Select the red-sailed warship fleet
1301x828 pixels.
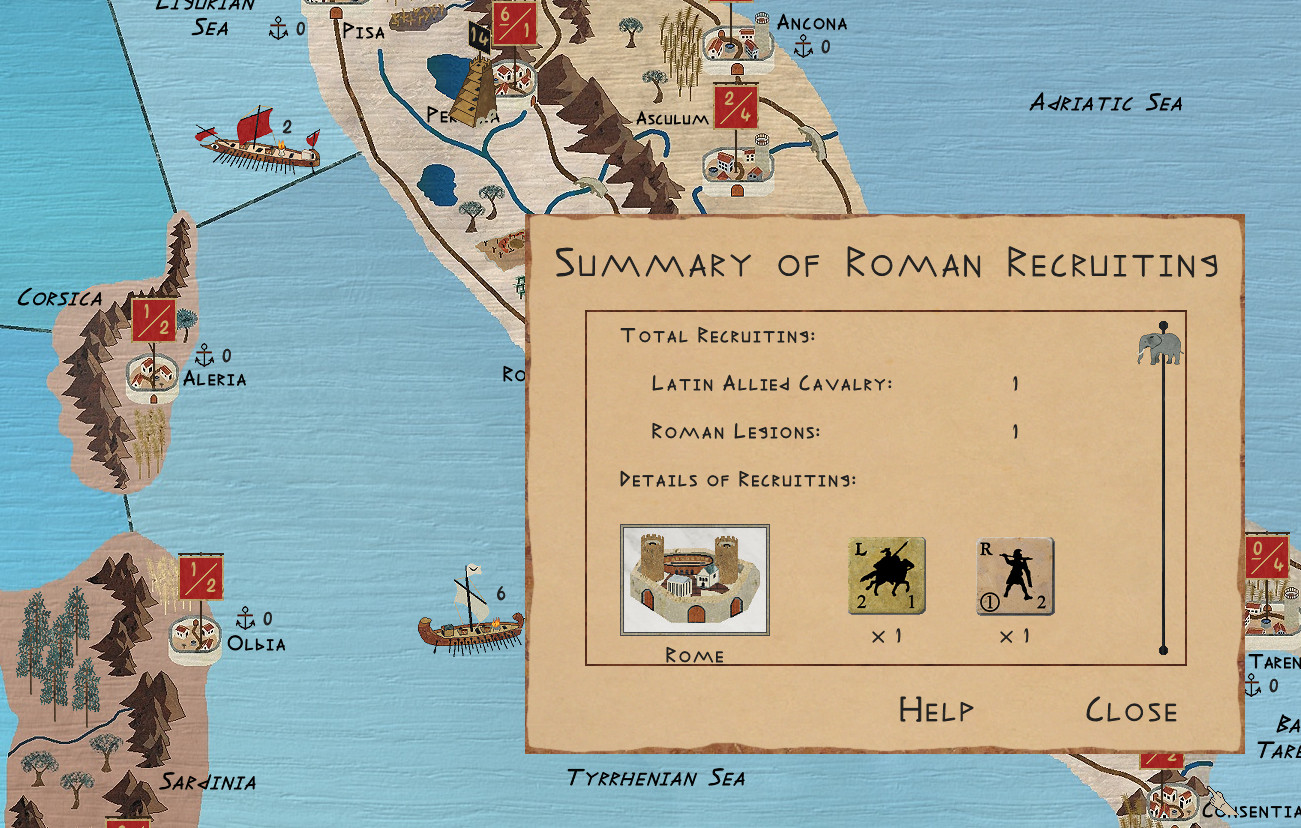coord(258,142)
